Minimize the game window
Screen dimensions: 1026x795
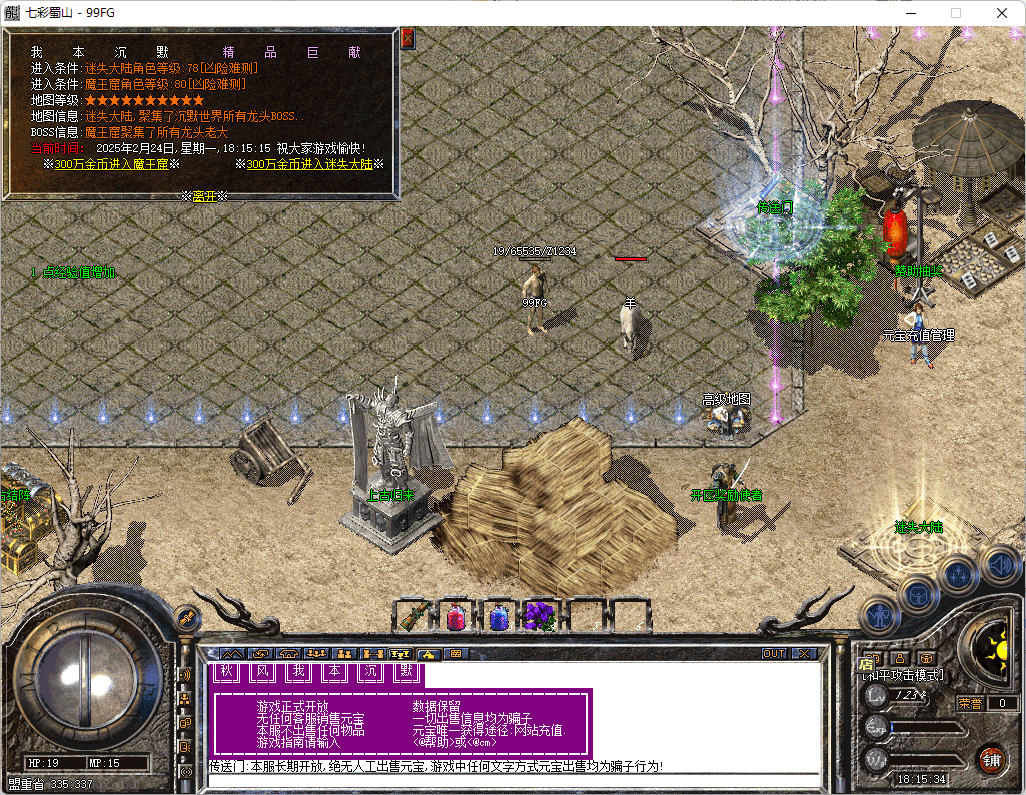pyautogui.click(x=910, y=13)
